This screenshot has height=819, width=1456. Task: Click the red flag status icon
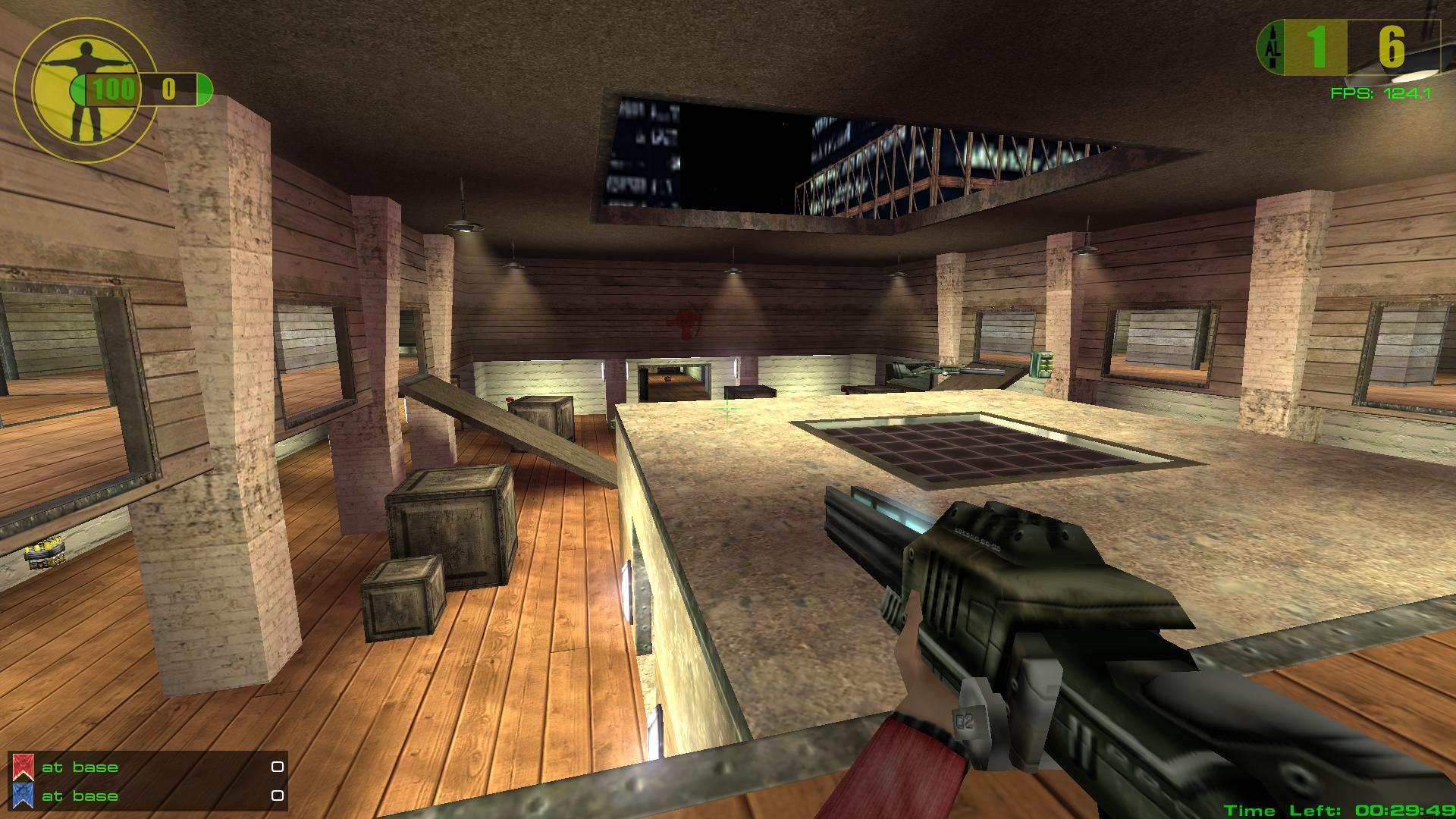[x=22, y=767]
